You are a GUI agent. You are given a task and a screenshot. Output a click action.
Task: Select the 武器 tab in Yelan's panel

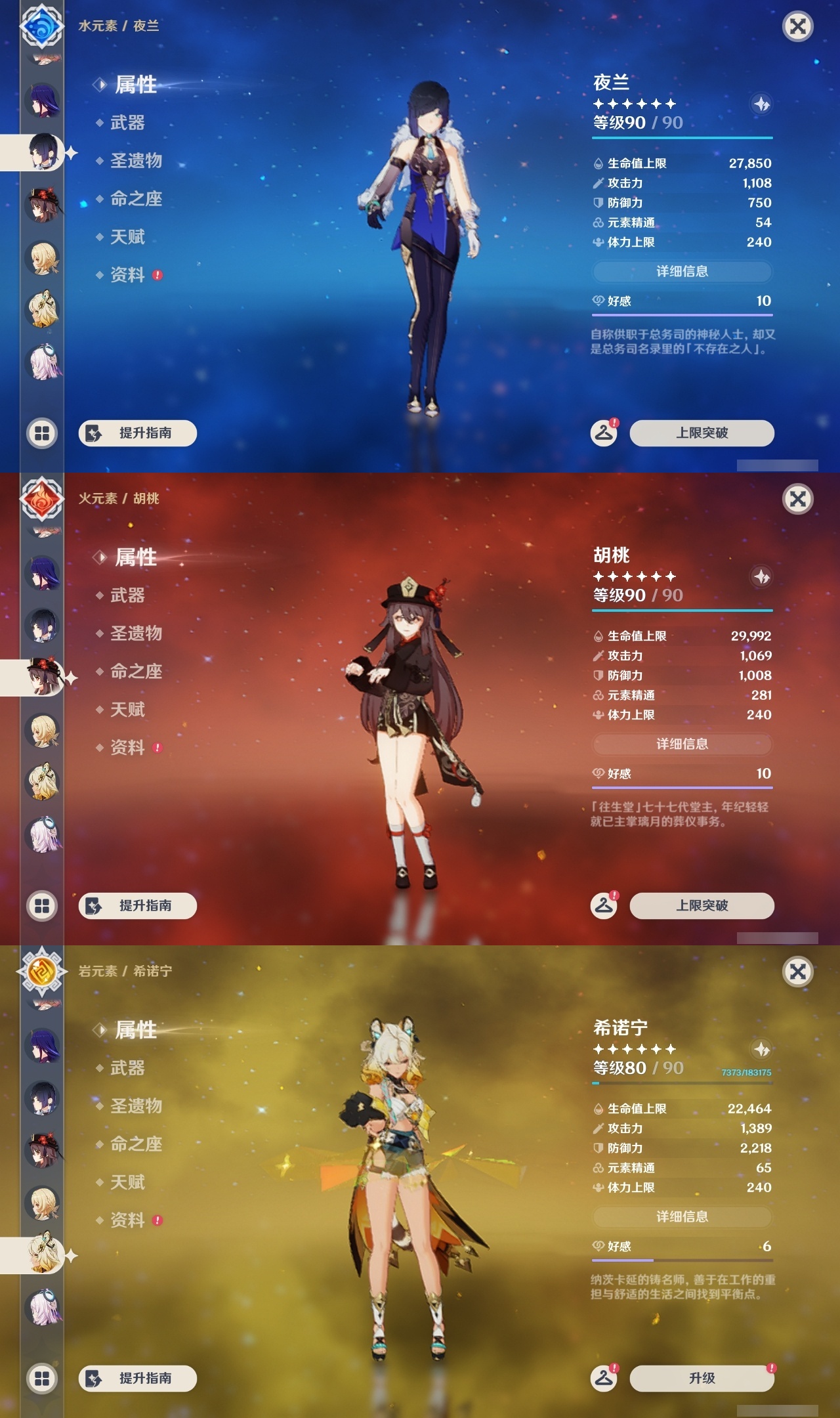tap(128, 123)
